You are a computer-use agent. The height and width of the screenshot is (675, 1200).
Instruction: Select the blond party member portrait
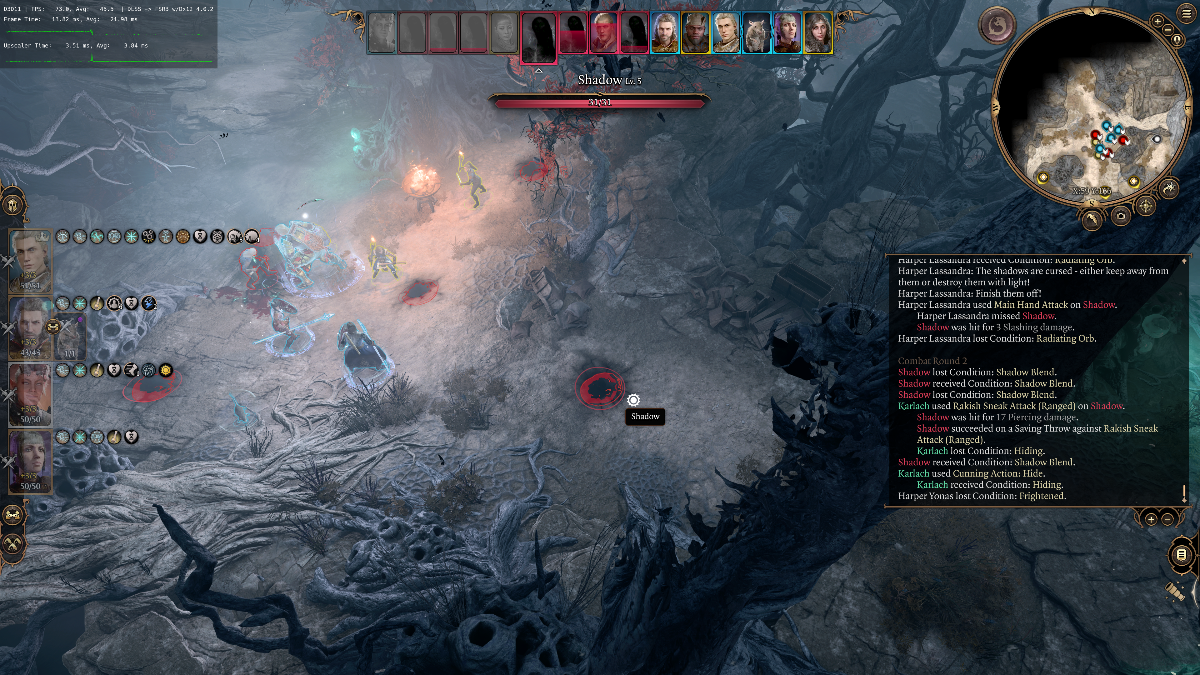coord(31,260)
